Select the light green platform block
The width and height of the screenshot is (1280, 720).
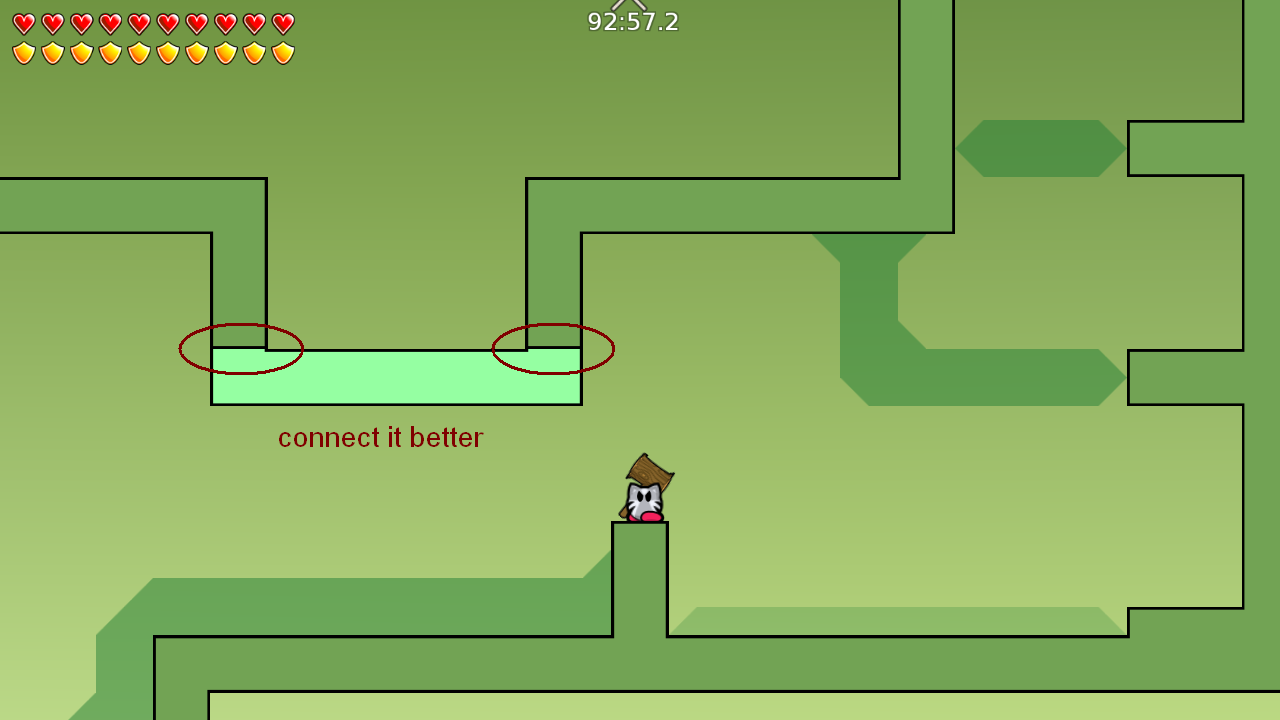tap(395, 378)
